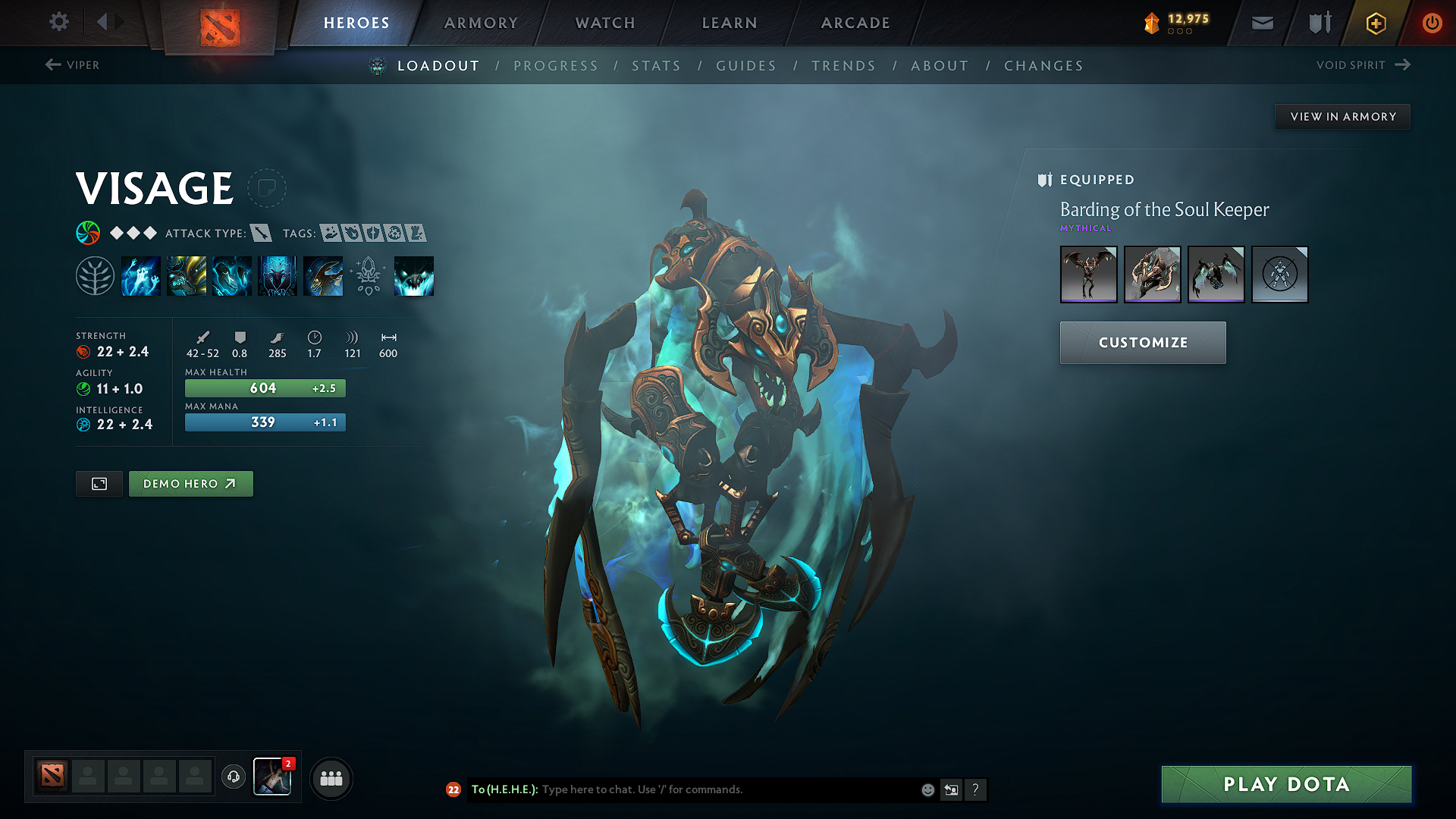Check mail via the envelope icon
This screenshot has height=819, width=1456.
click(x=1261, y=23)
